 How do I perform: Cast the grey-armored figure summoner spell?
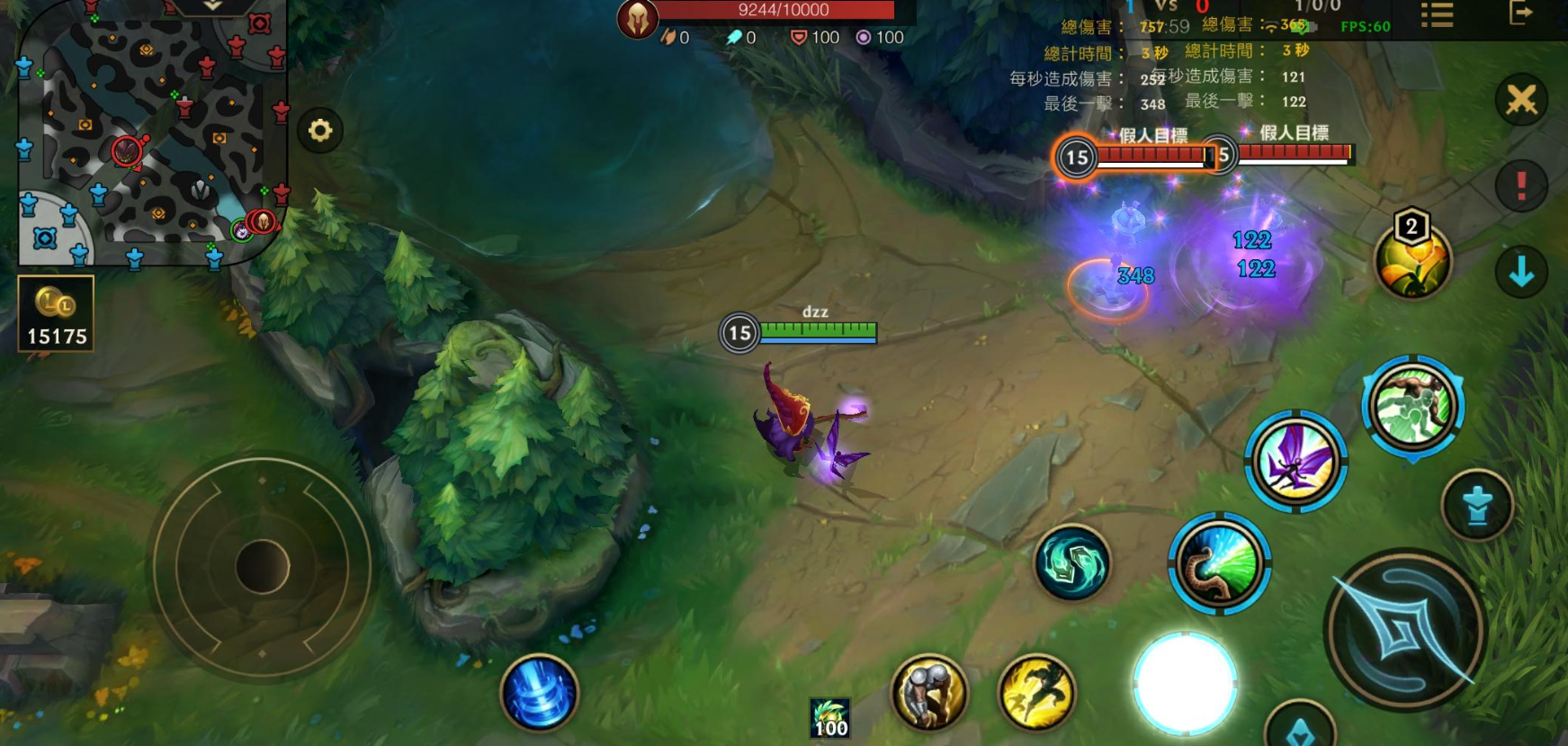pyautogui.click(x=928, y=693)
